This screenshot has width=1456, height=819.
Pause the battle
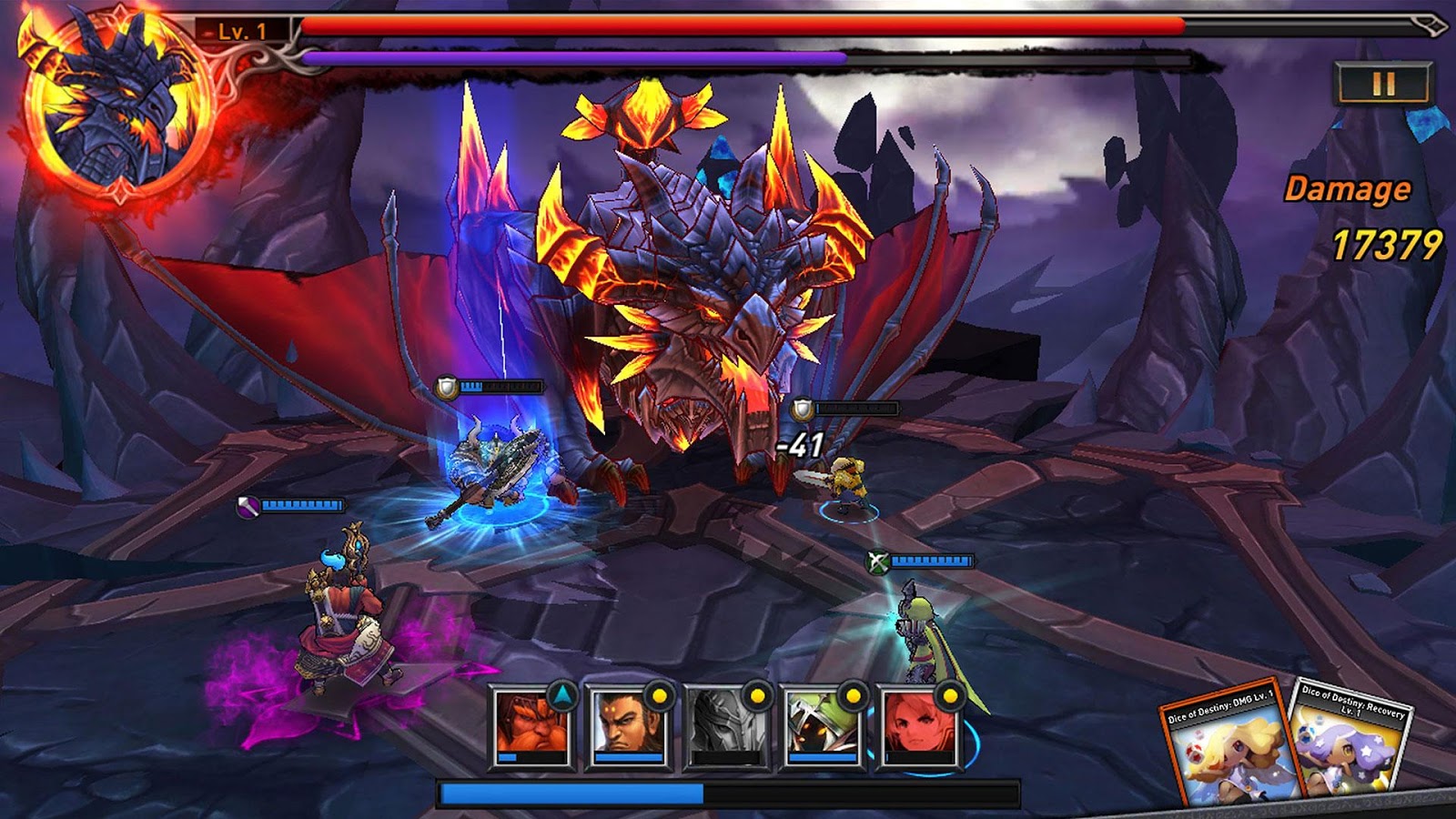pos(1383,83)
